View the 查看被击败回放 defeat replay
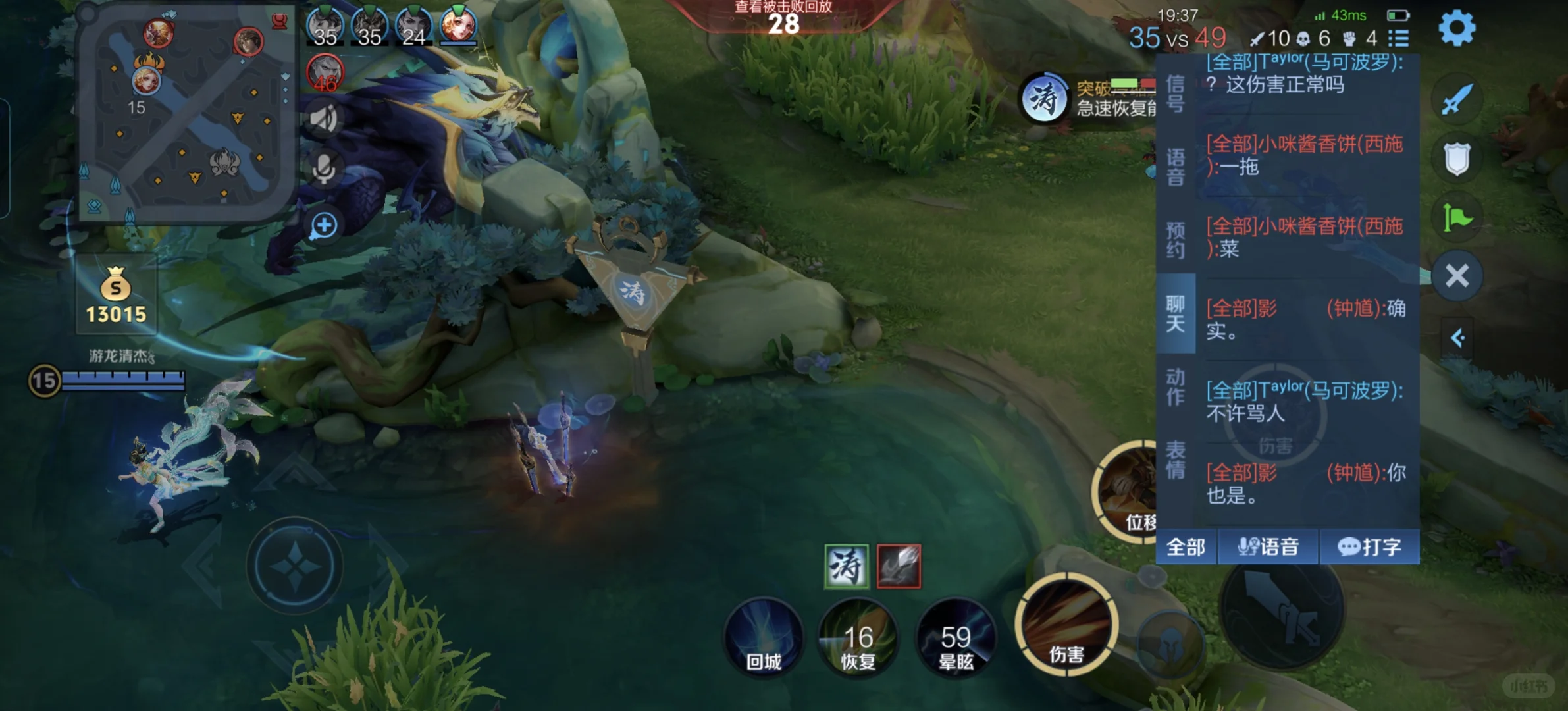Screen dimensions: 1568x711 tap(783, 8)
